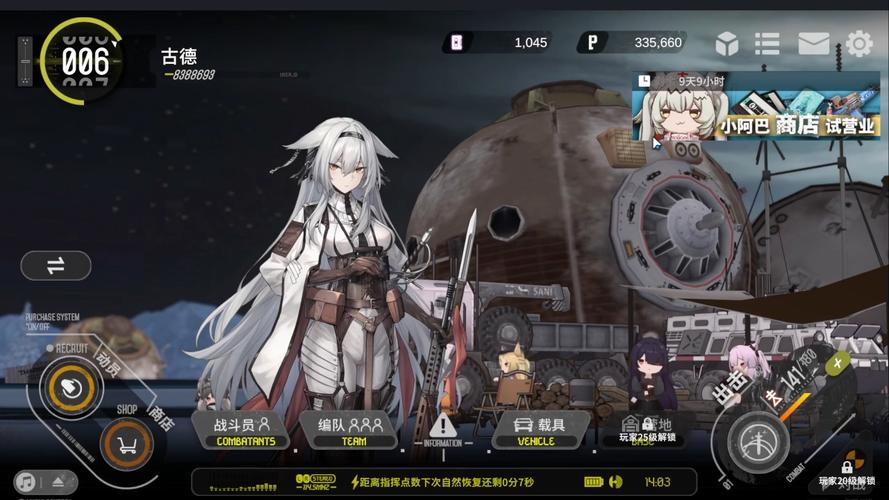Open the cube inventory icon

point(727,43)
